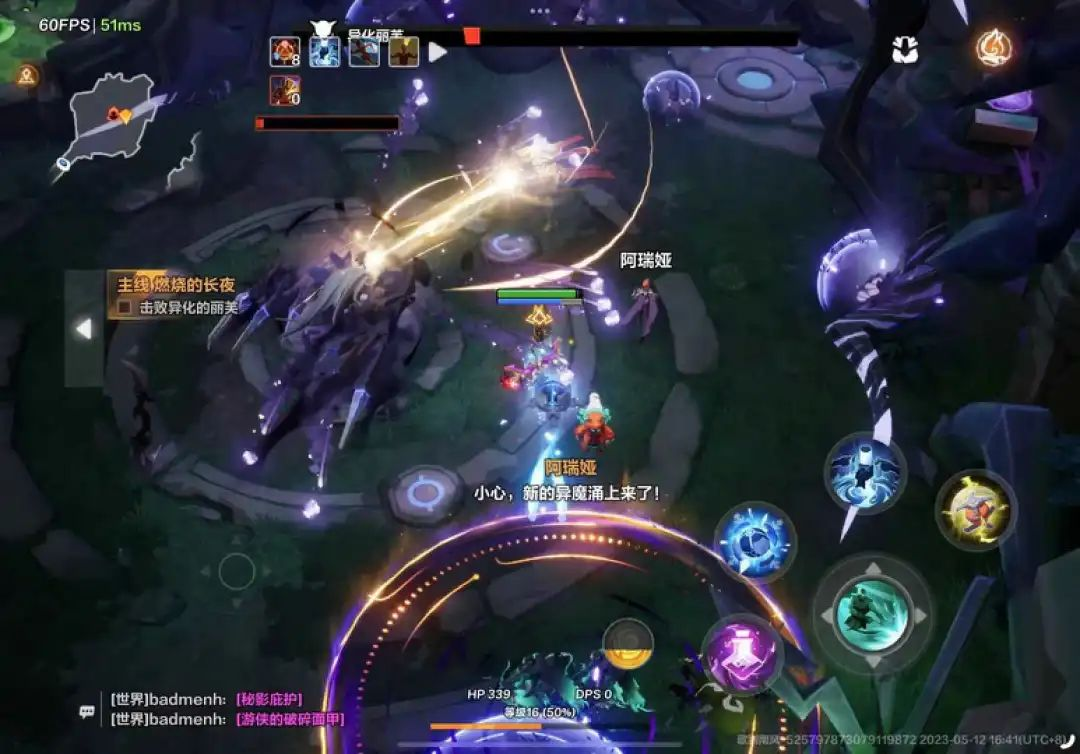Collapse the quest tracker with left arrow
Image resolution: width=1080 pixels, height=754 pixels.
coord(84,328)
